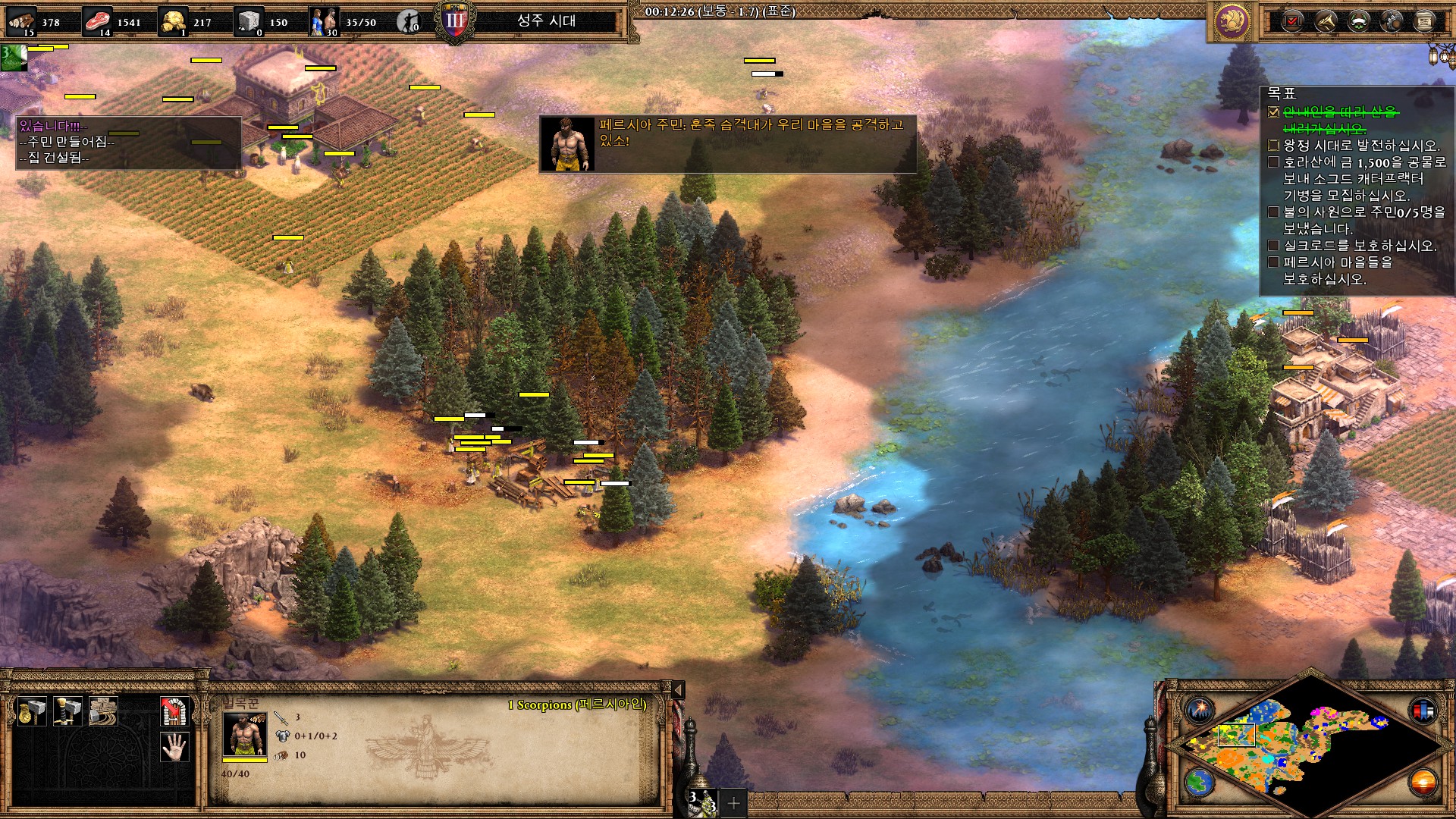Activate the minimap signal flare button

click(x=1200, y=711)
